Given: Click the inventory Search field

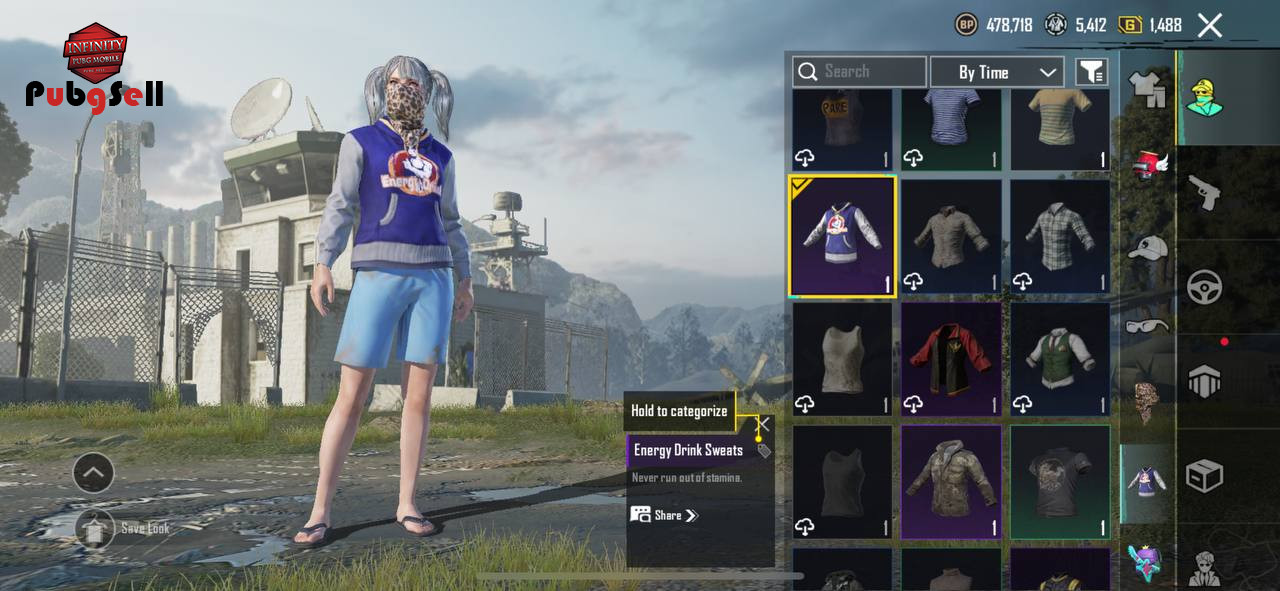Looking at the screenshot, I should click(x=860, y=72).
